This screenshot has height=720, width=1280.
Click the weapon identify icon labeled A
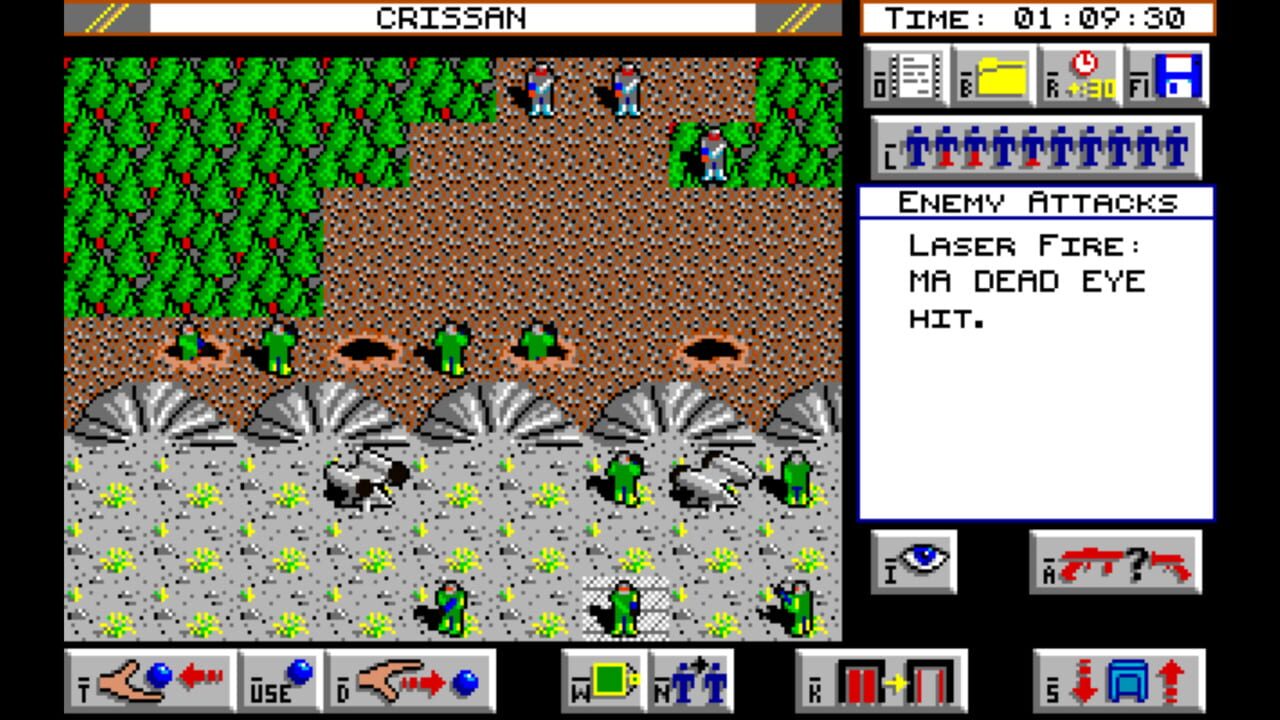pyautogui.click(x=1113, y=562)
